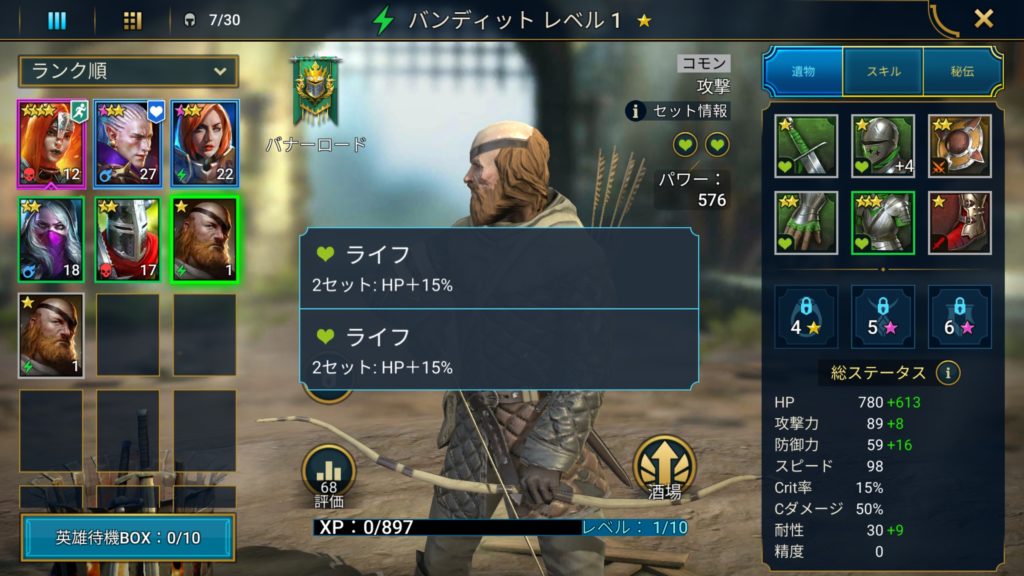The height and width of the screenshot is (576, 1024).
Task: Open the ランク順 sort dropdown
Action: (x=128, y=71)
